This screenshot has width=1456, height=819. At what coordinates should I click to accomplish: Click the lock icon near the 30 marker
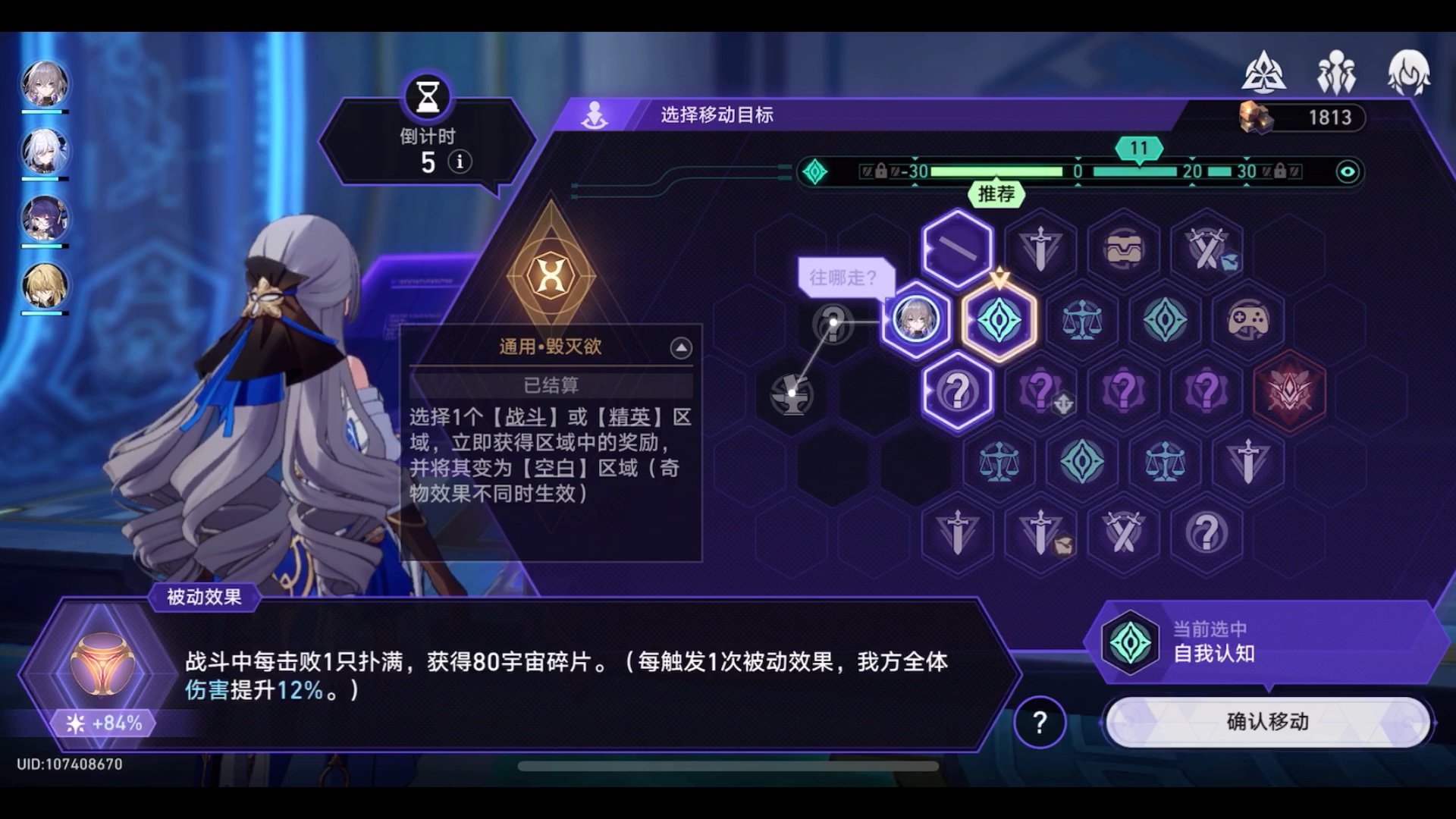pyautogui.click(x=1279, y=172)
